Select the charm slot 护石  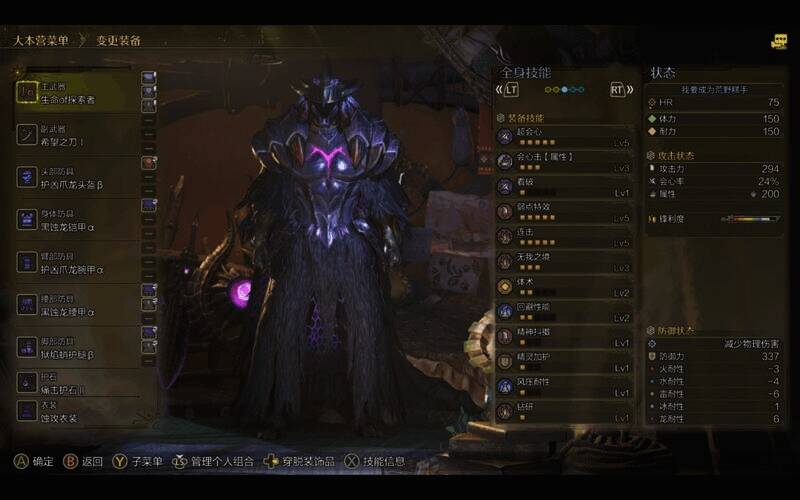80,382
